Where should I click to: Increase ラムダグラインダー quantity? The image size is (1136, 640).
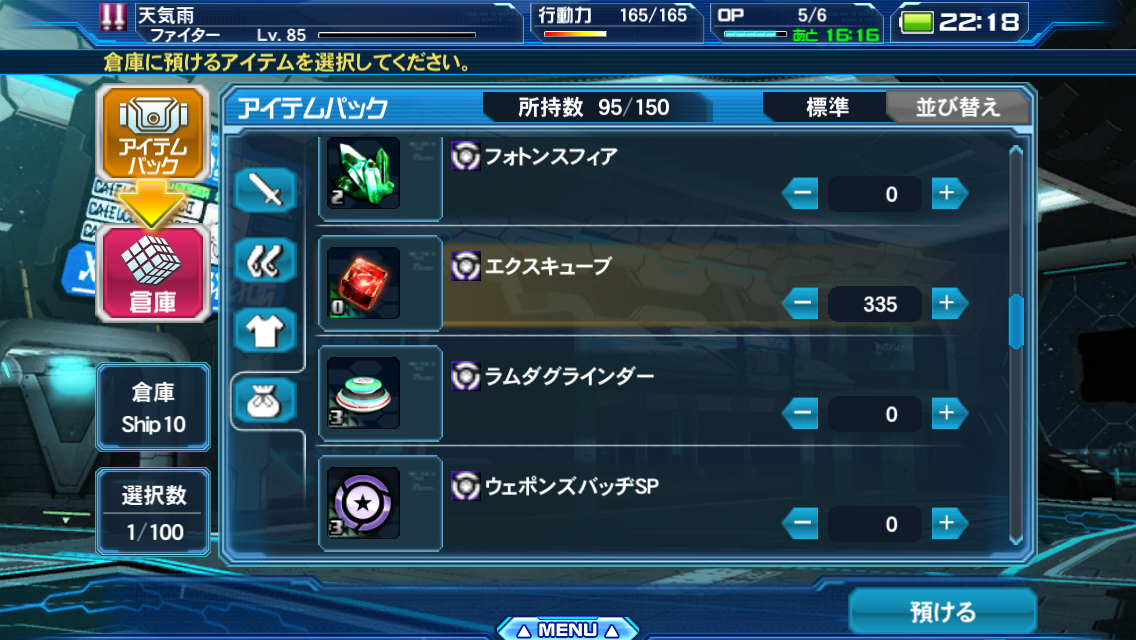pos(949,413)
